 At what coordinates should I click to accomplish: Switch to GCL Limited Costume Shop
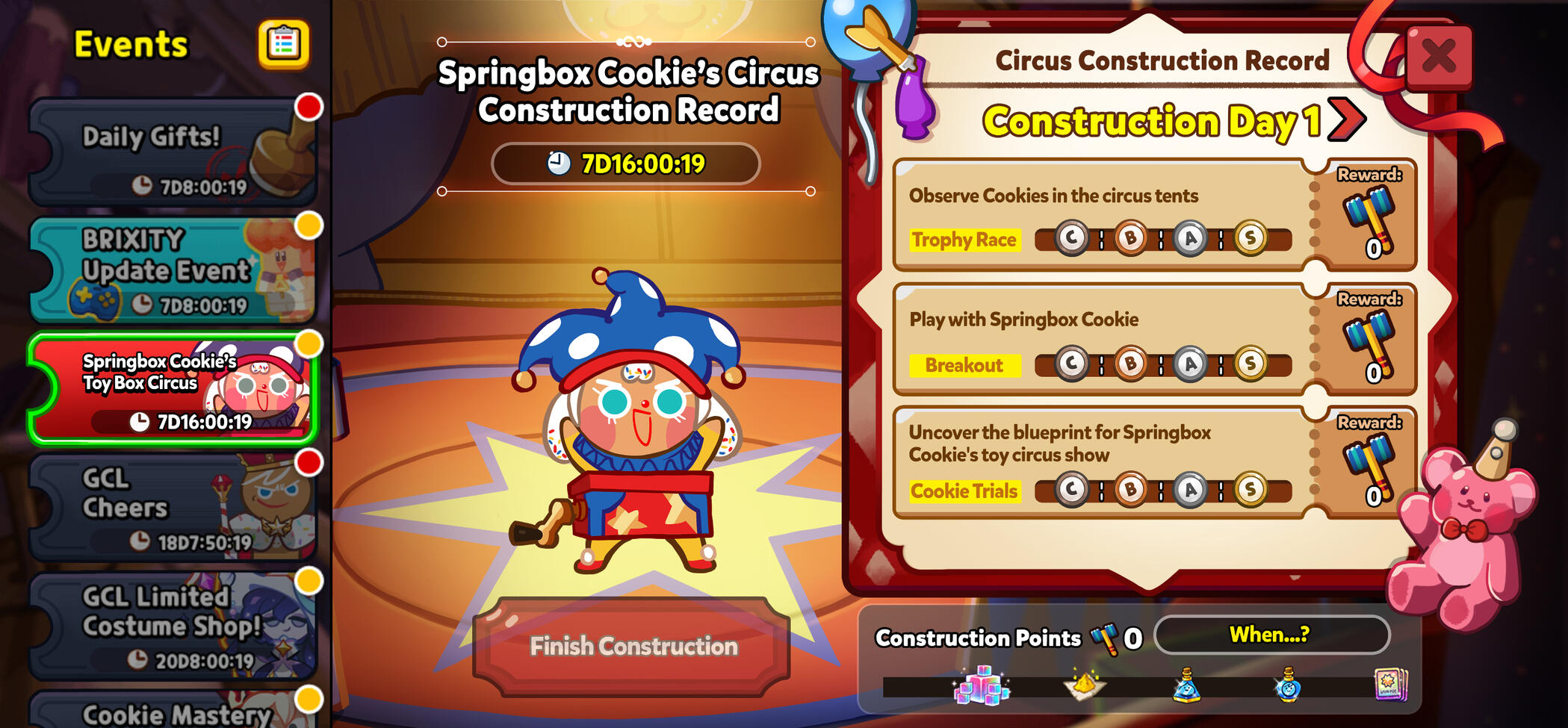tap(172, 626)
